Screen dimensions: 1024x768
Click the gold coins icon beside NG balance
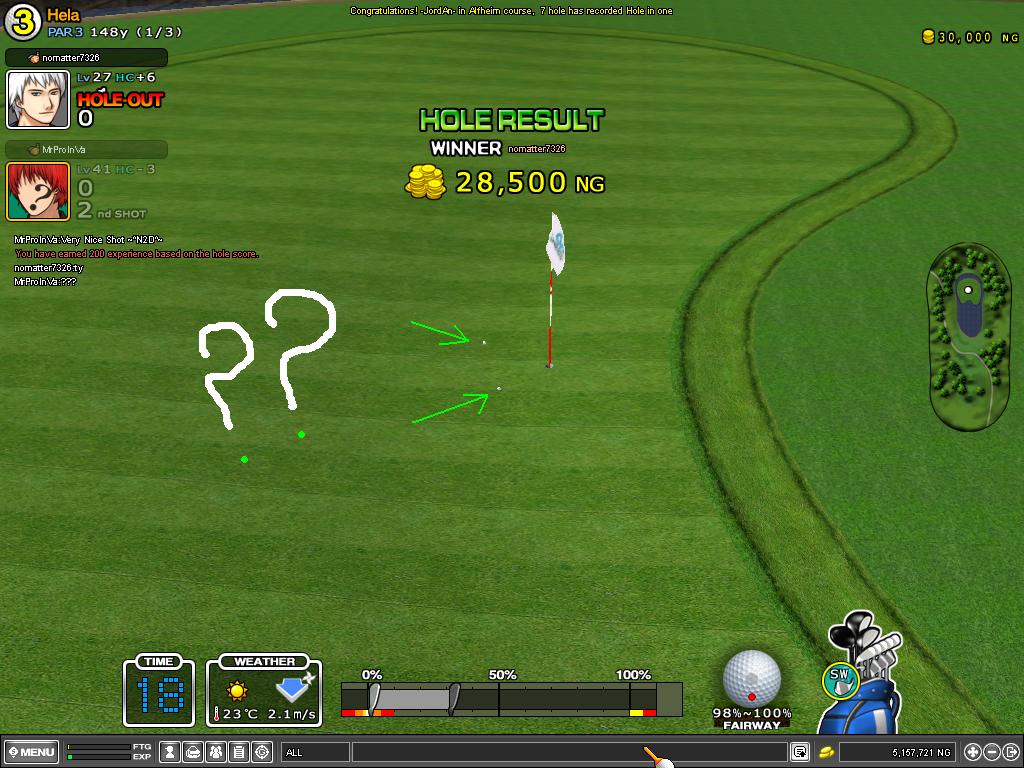827,752
